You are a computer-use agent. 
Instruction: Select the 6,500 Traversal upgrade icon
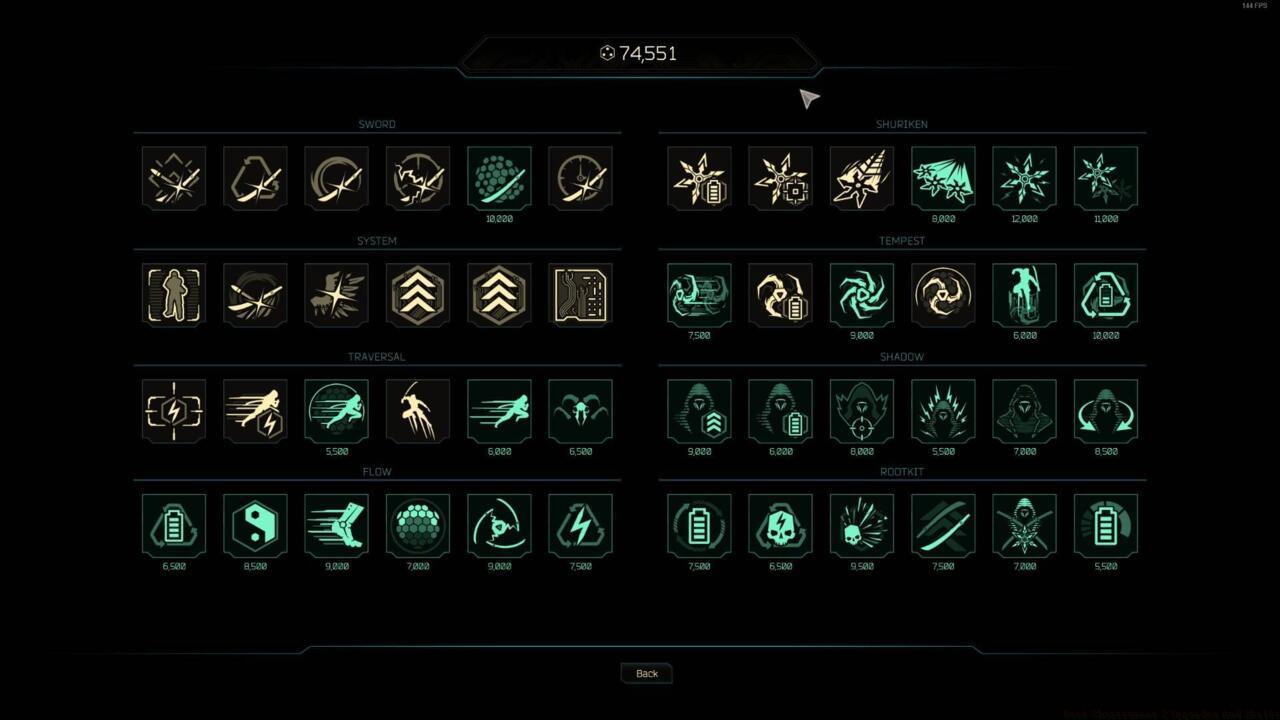[x=581, y=409]
